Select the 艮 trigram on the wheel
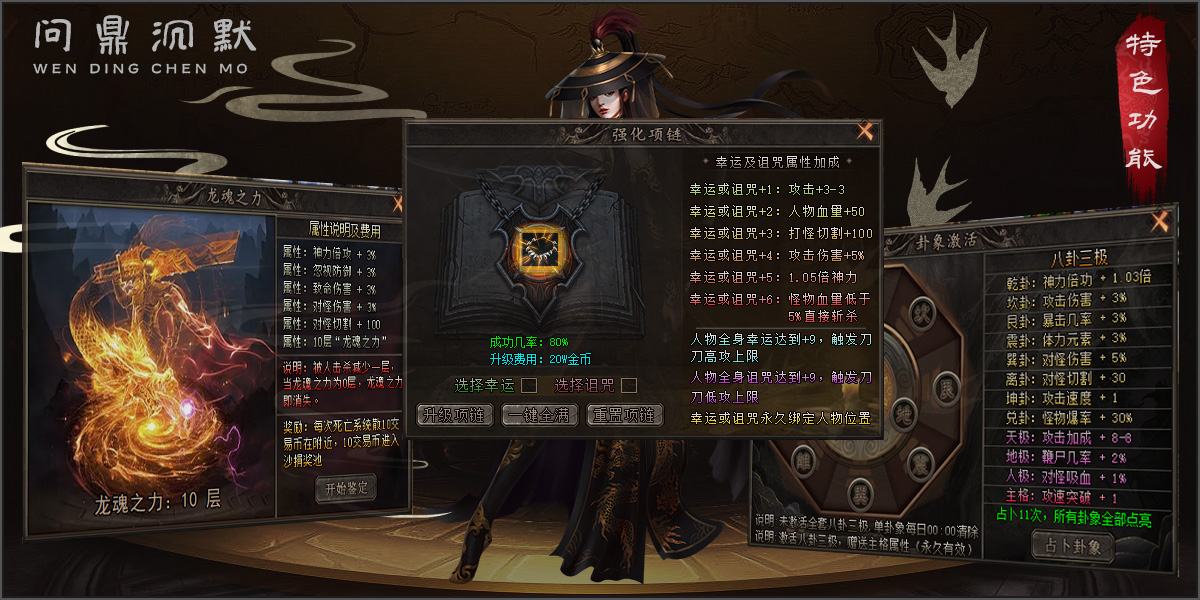Screen dimensions: 1200x600 pos(946,387)
